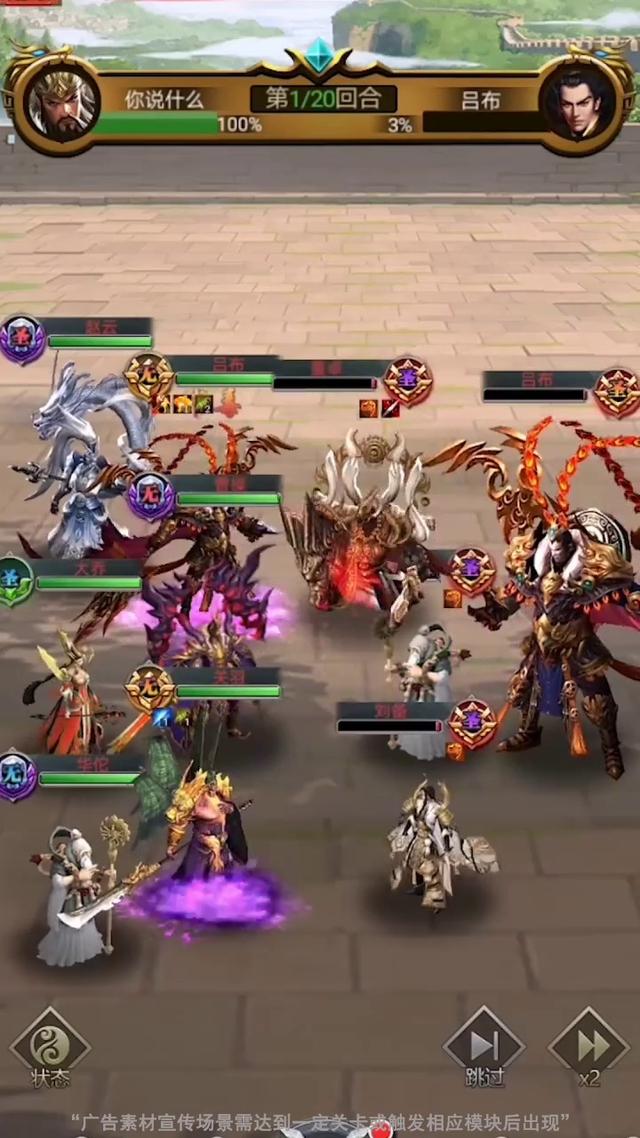Toggle the x2 battle speed

click(589, 1047)
